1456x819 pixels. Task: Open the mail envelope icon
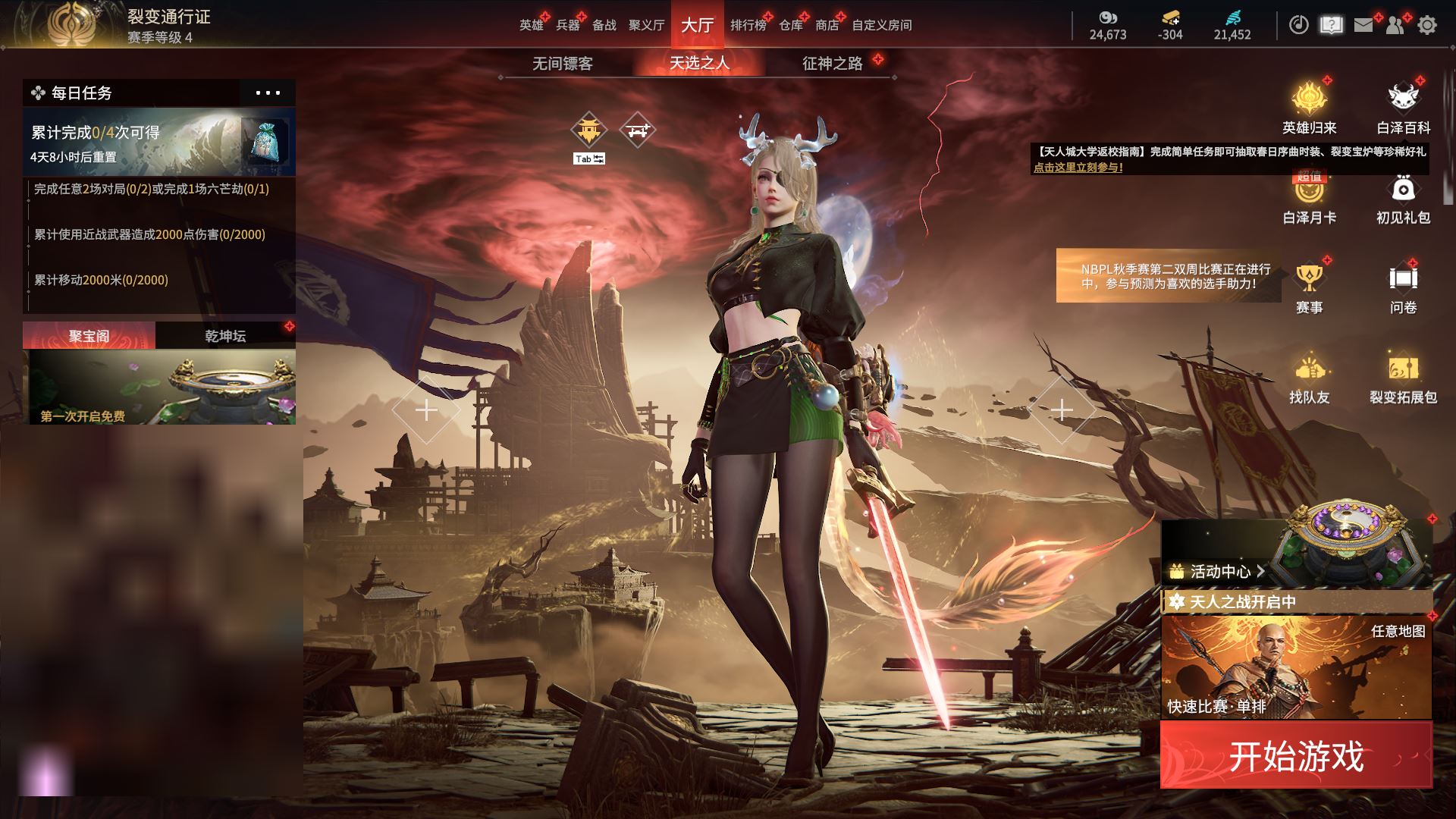pos(1363,25)
